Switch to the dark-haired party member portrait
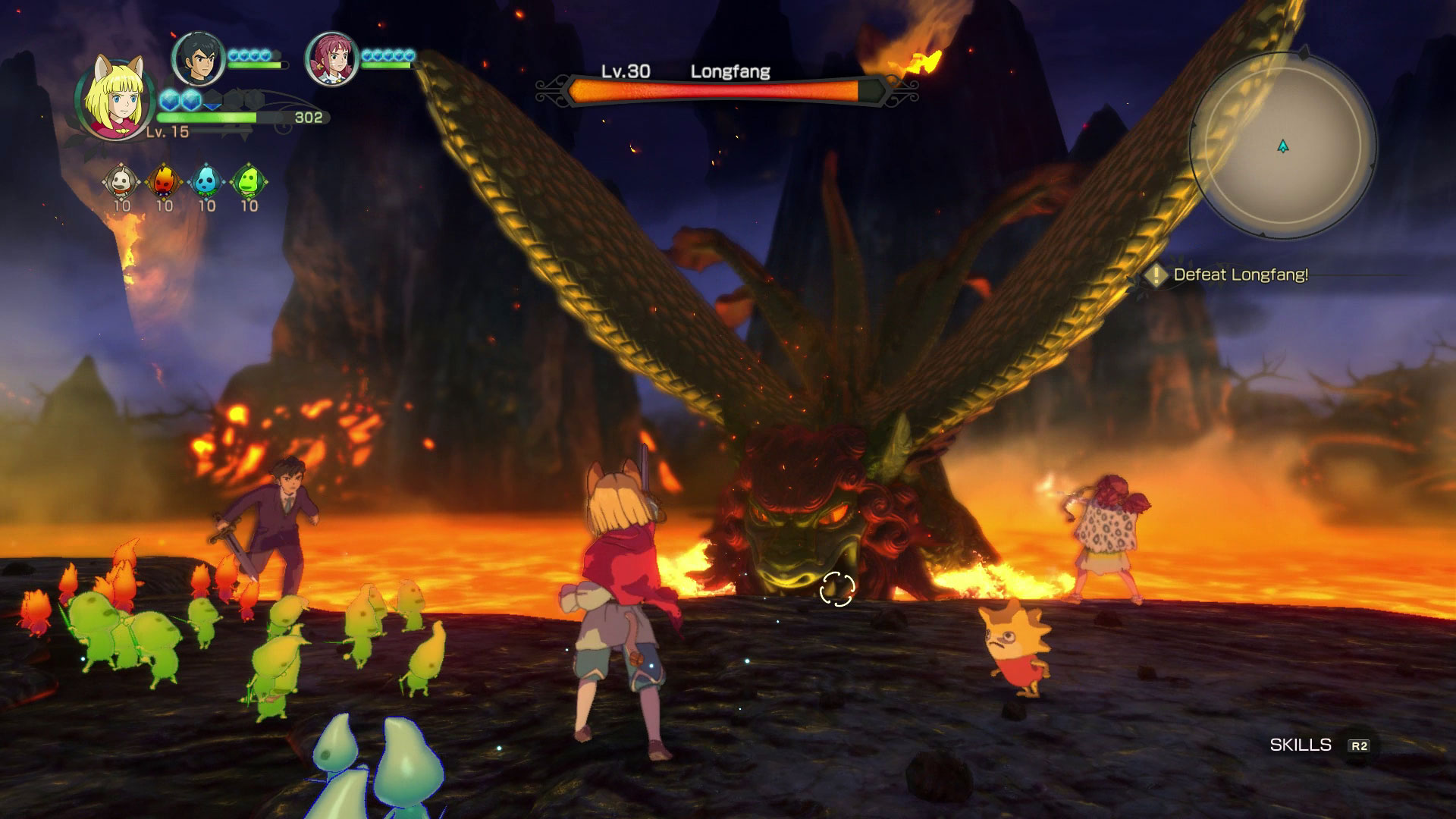This screenshot has width=1456, height=819. pos(199,58)
